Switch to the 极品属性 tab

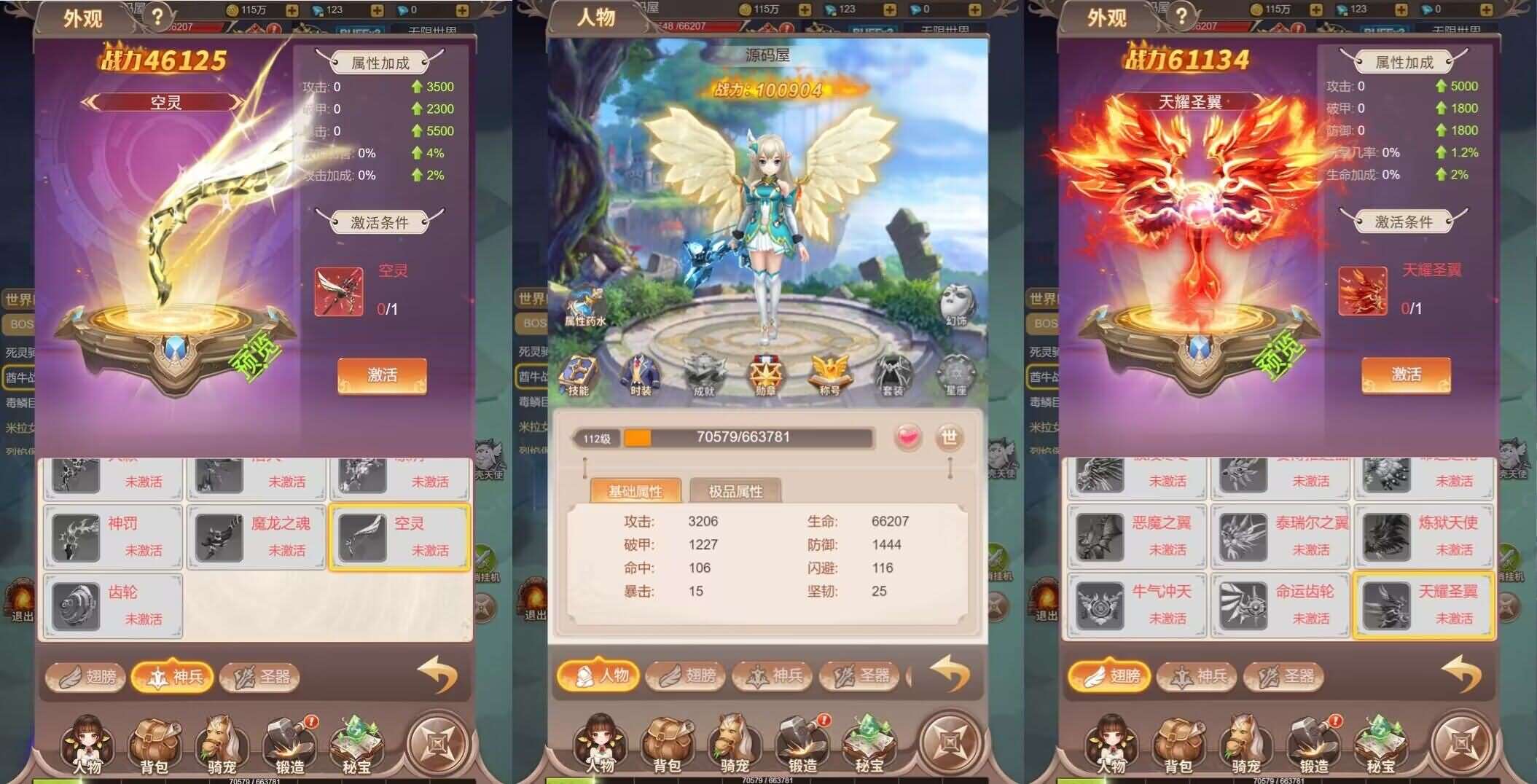pyautogui.click(x=736, y=490)
